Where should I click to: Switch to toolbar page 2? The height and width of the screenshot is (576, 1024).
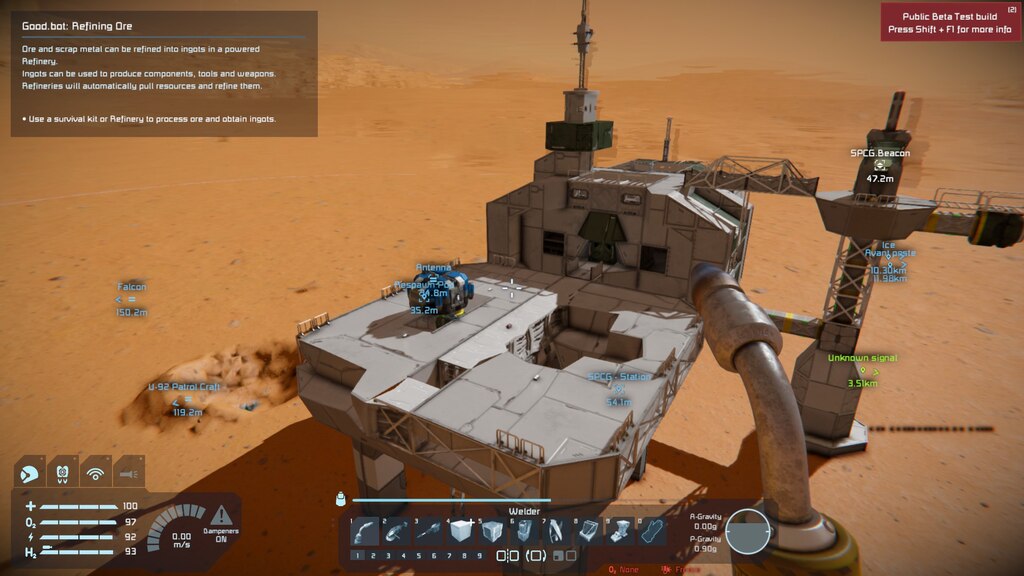371,556
